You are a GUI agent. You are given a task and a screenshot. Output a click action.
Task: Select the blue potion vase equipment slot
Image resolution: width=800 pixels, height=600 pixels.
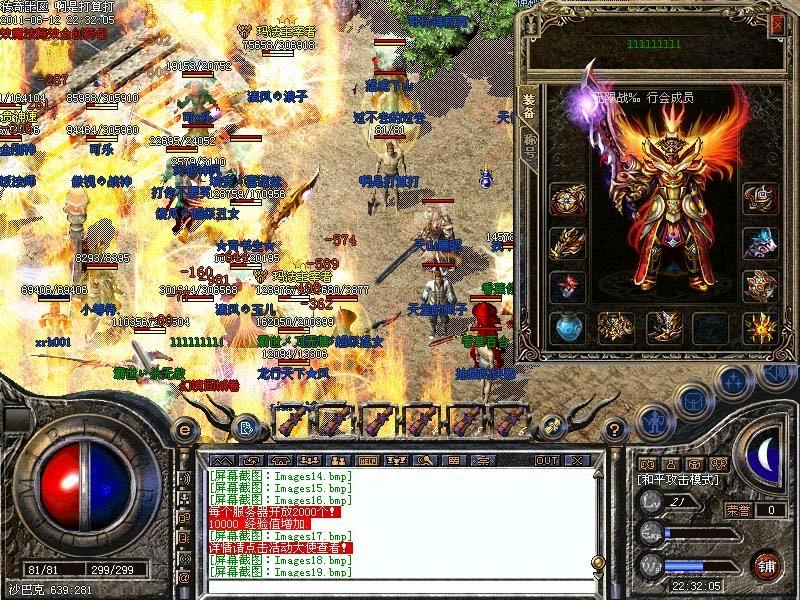567,326
